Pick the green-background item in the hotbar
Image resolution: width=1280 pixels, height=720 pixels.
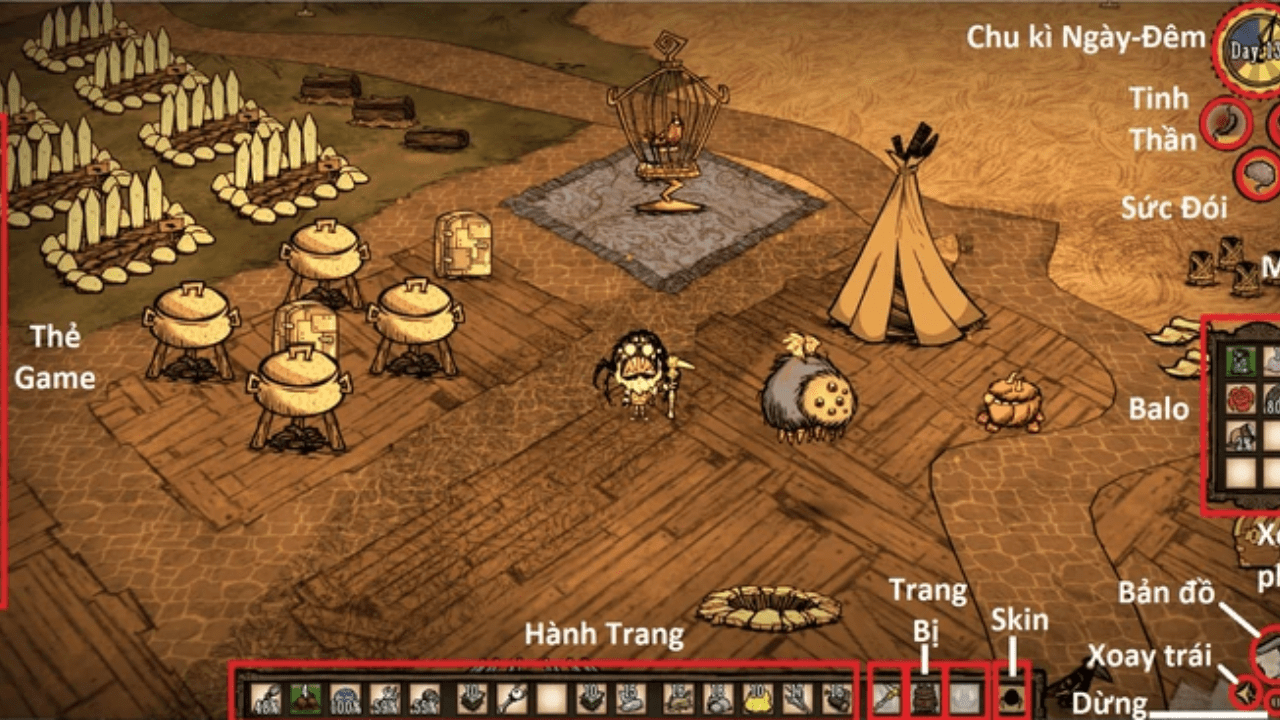(305, 697)
